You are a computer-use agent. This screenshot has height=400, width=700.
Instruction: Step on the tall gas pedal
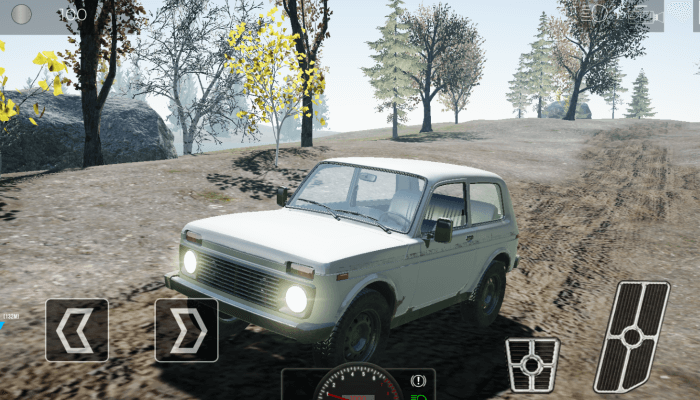(632, 336)
